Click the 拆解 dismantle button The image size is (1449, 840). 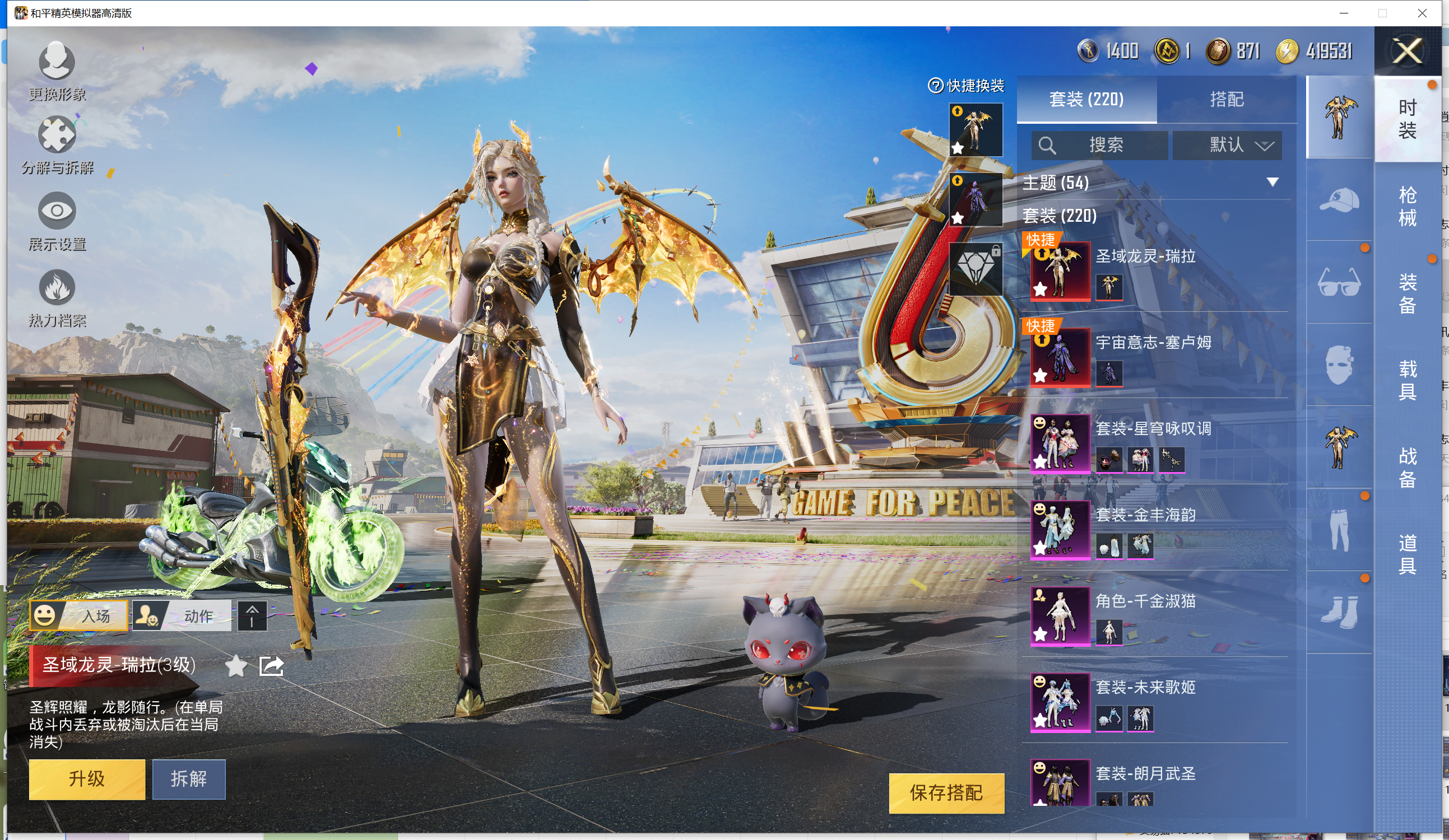pos(189,779)
